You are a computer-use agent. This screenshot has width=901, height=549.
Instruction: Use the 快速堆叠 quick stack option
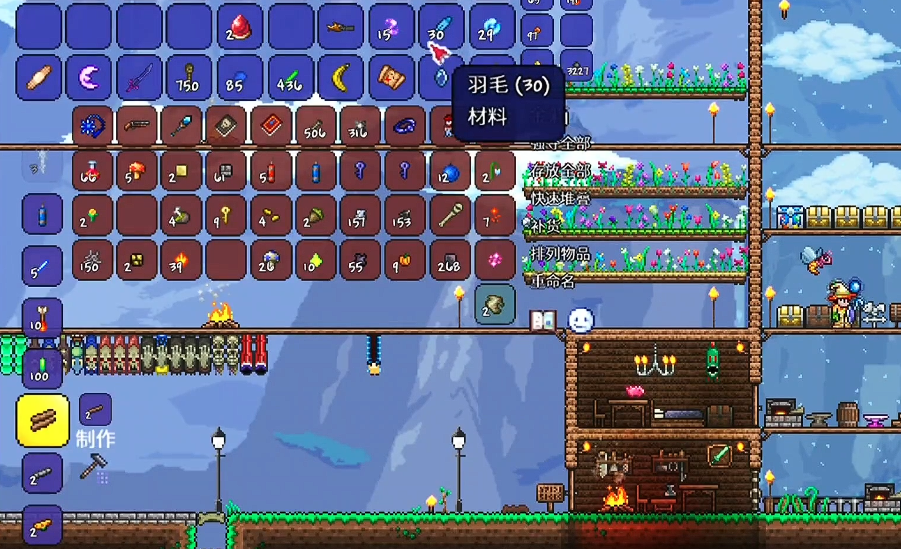click(561, 198)
